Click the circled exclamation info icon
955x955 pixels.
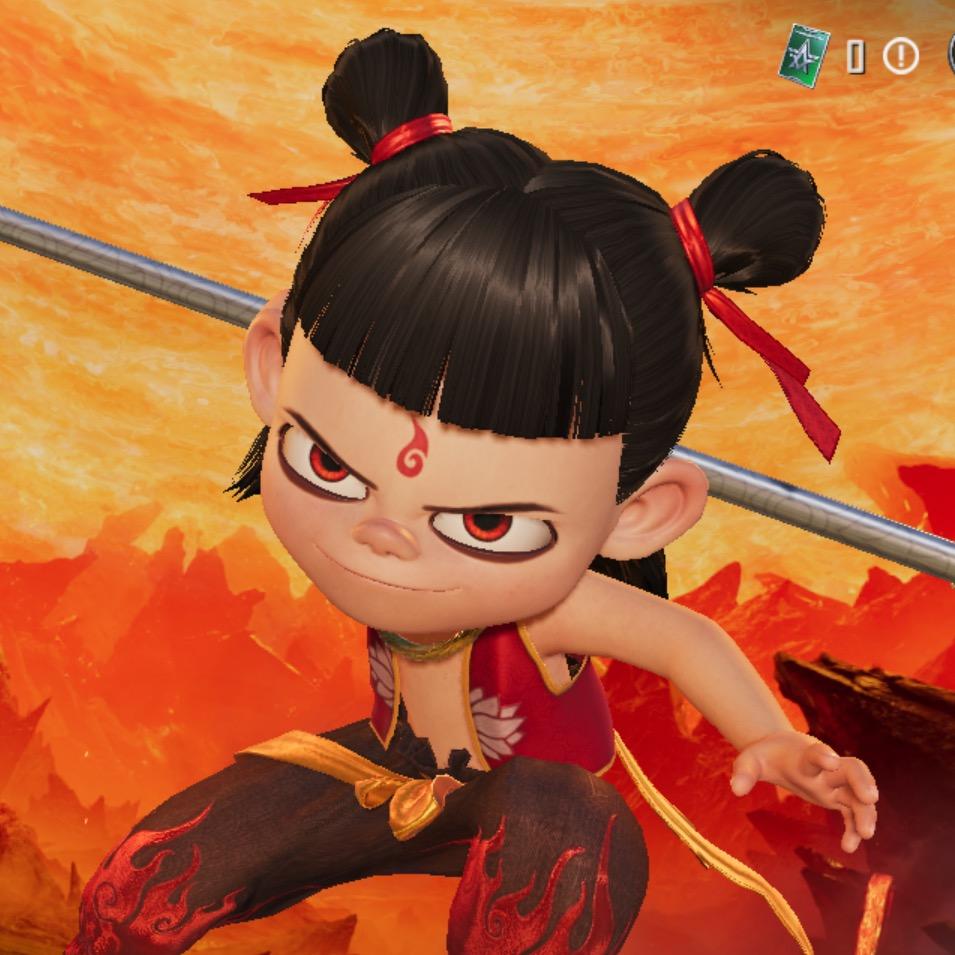pyautogui.click(x=900, y=57)
